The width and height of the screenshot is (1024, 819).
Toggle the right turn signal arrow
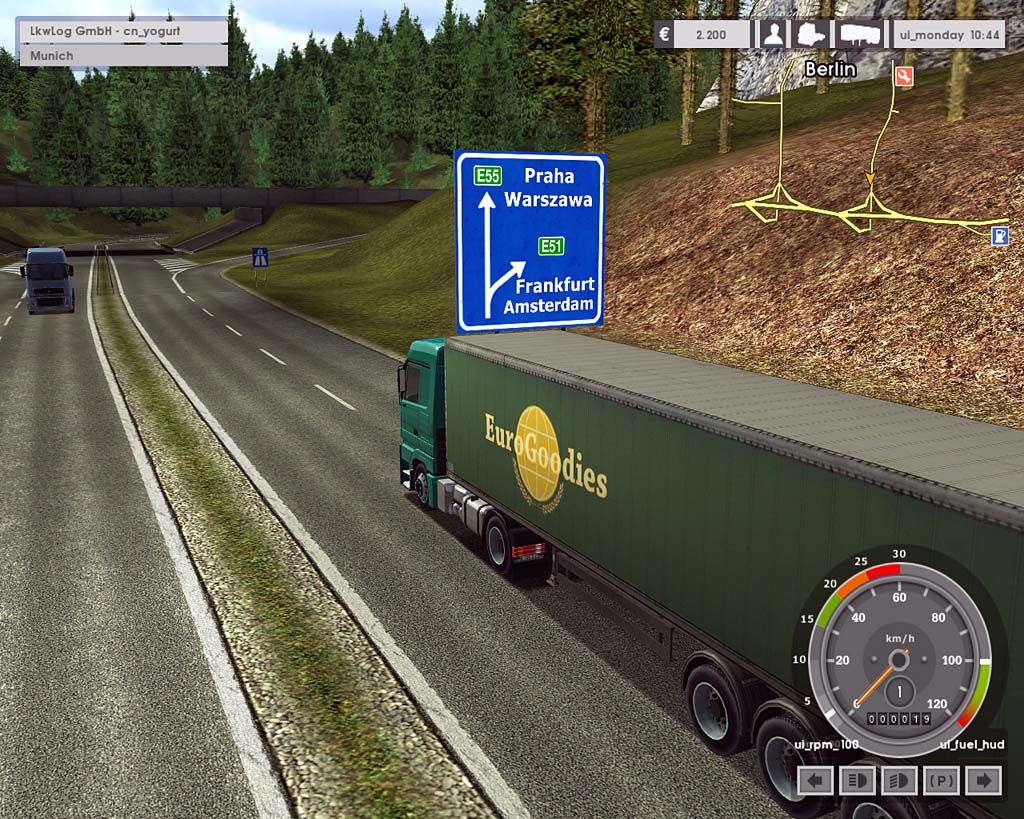(984, 780)
